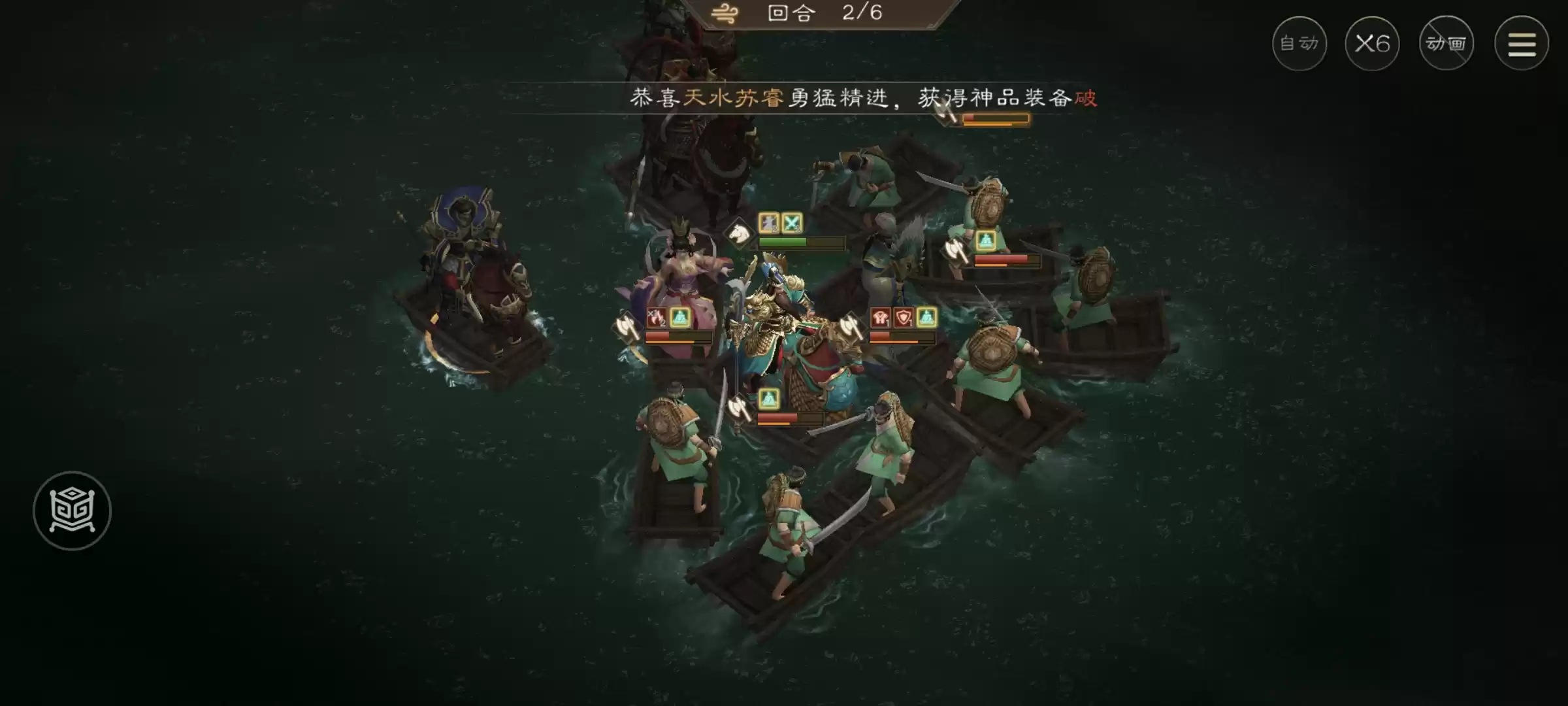Click the red shield buff icon showing 1
1568x706 pixels.
coord(903,319)
